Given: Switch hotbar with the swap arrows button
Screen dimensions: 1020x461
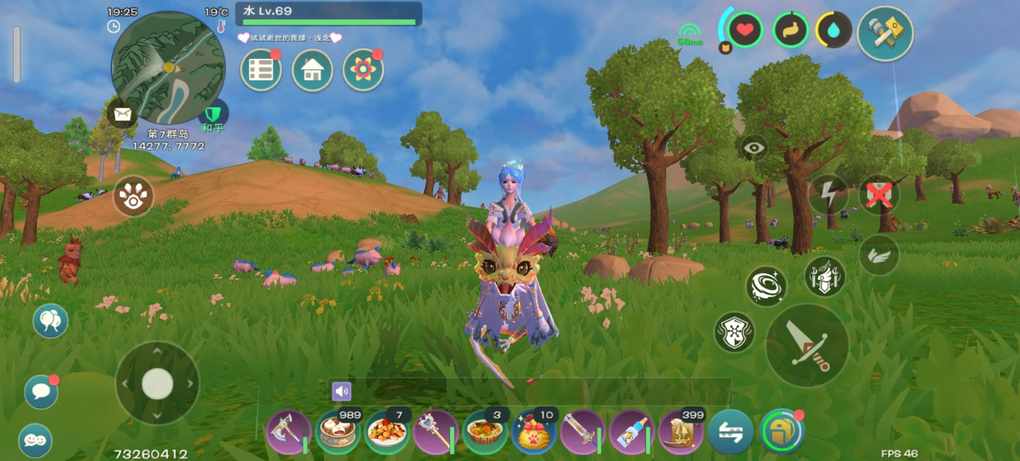Looking at the screenshot, I should click(730, 432).
